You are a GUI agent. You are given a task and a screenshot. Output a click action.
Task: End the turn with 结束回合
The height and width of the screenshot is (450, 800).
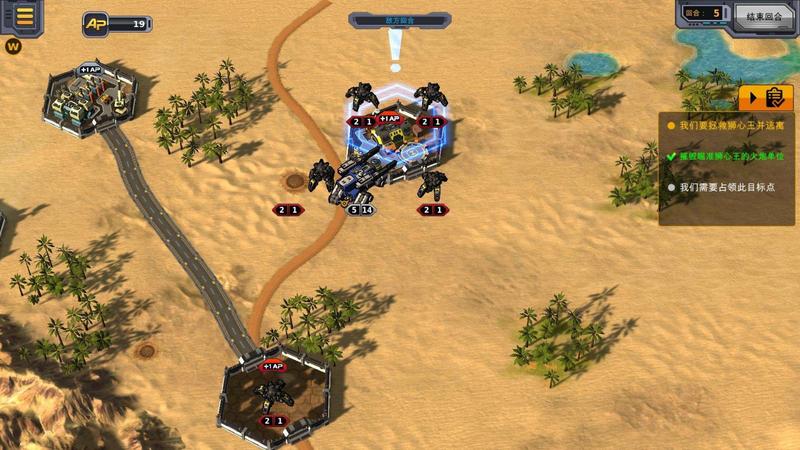[x=764, y=15]
